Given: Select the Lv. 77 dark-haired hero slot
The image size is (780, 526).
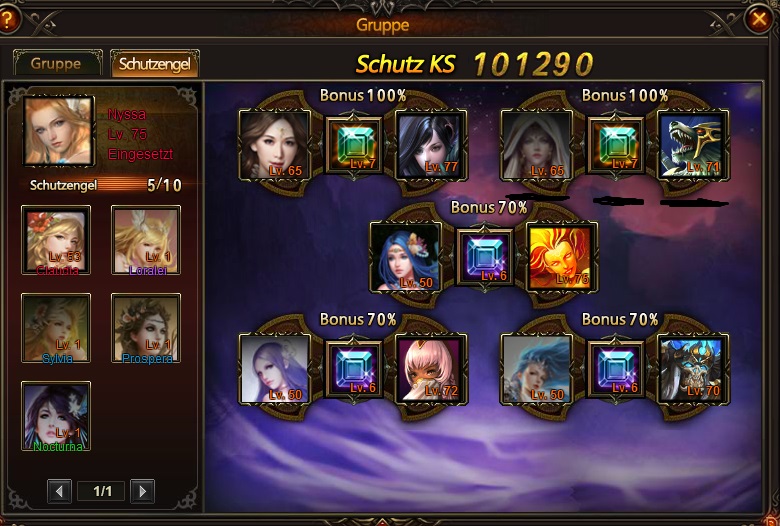Looking at the screenshot, I should tap(428, 144).
